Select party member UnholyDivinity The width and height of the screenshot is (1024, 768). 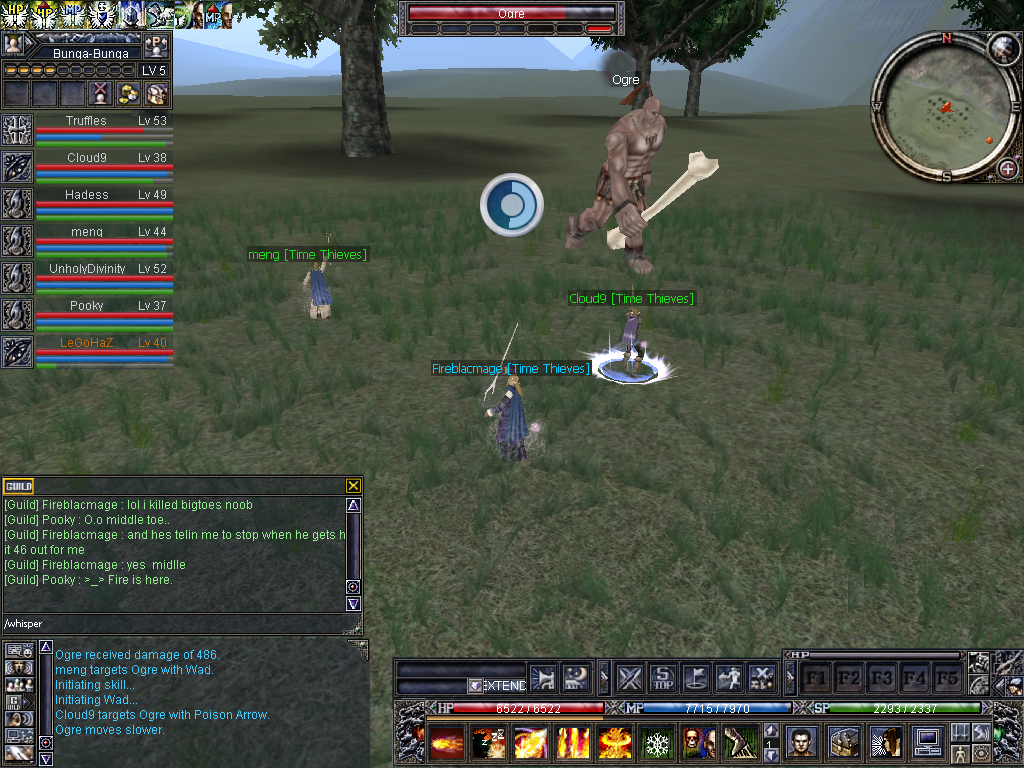[x=87, y=269]
